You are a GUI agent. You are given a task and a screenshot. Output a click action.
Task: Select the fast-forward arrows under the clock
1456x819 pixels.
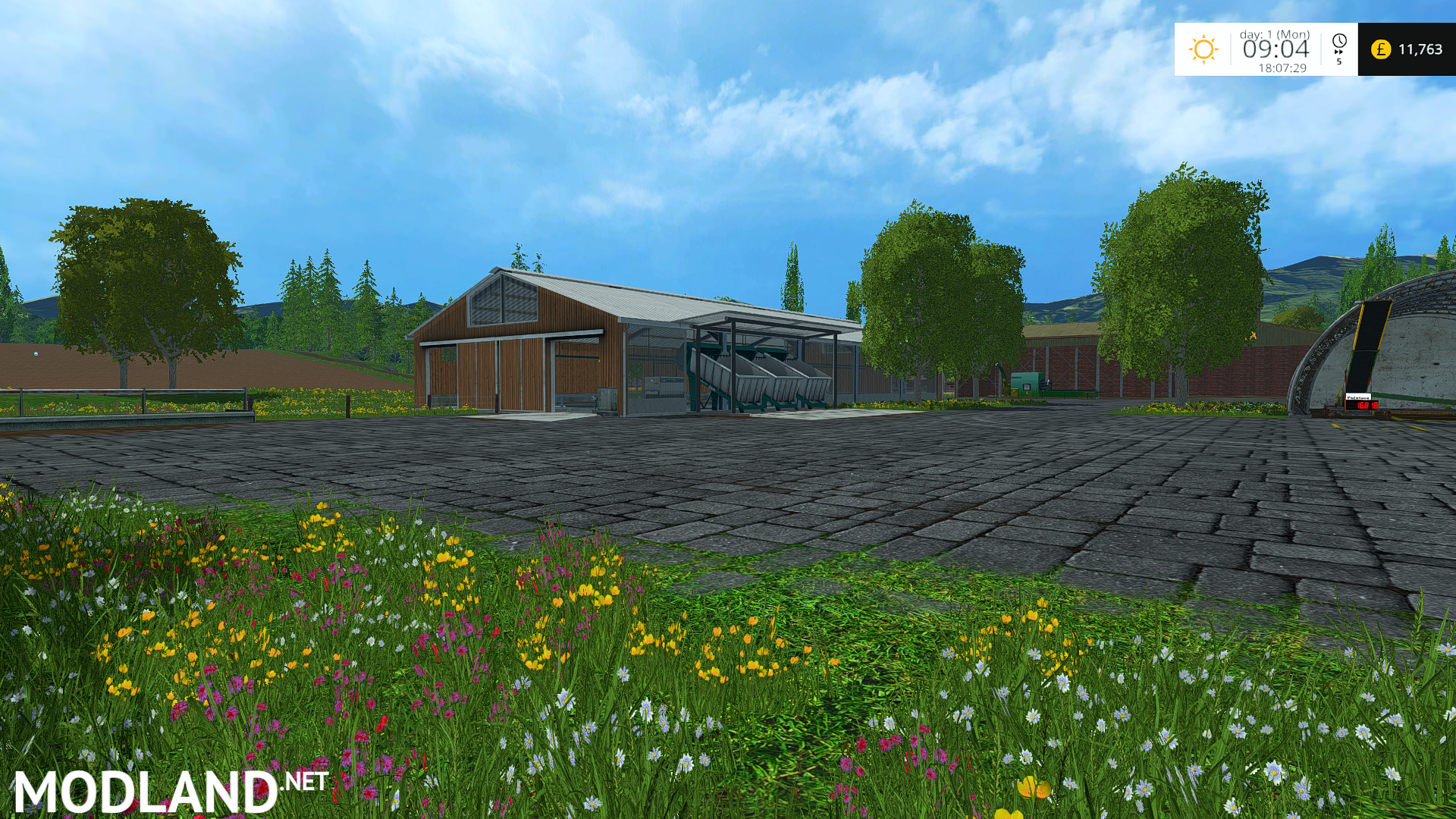pos(1338,52)
